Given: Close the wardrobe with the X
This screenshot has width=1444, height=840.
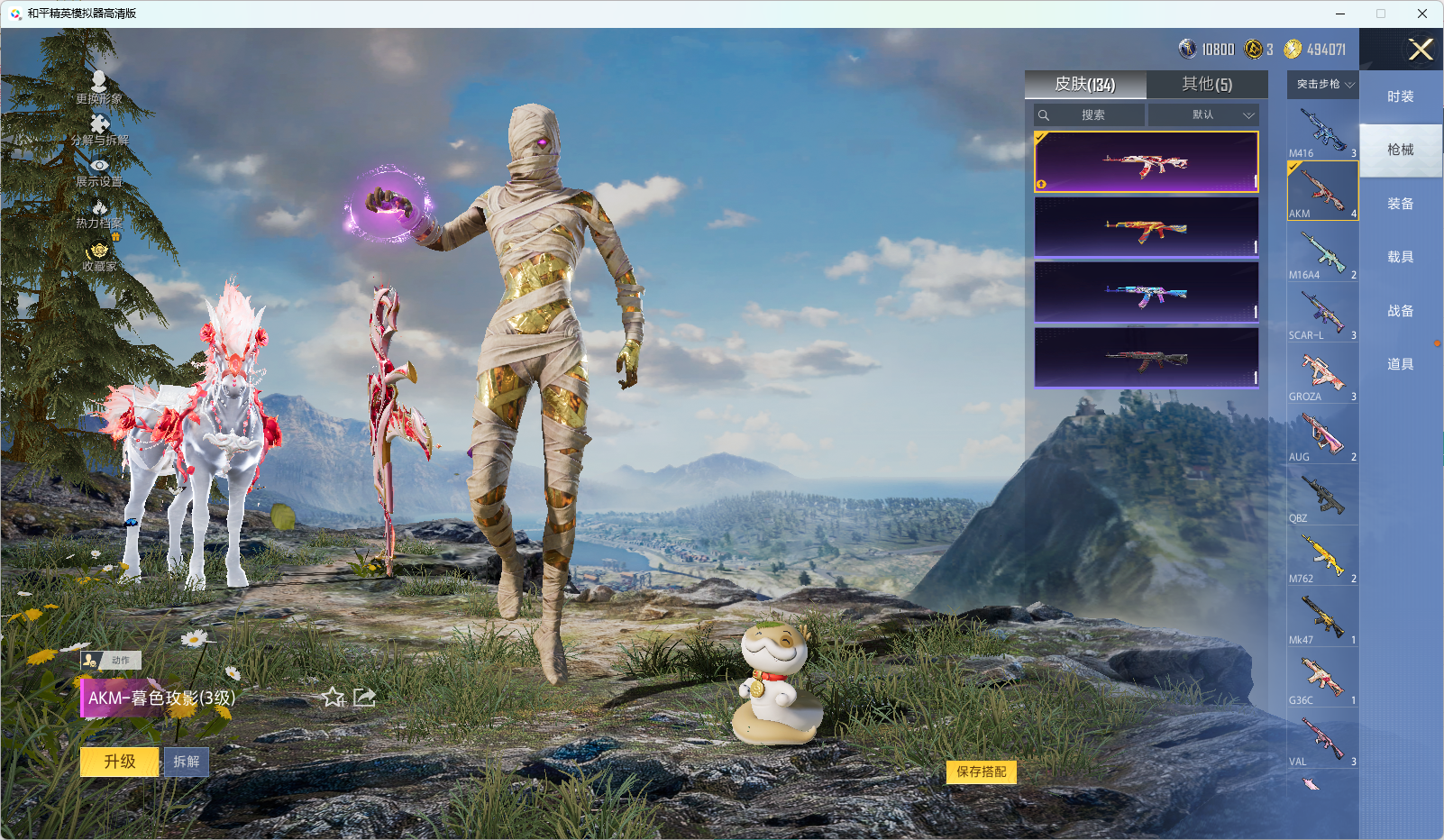Looking at the screenshot, I should (x=1421, y=50).
